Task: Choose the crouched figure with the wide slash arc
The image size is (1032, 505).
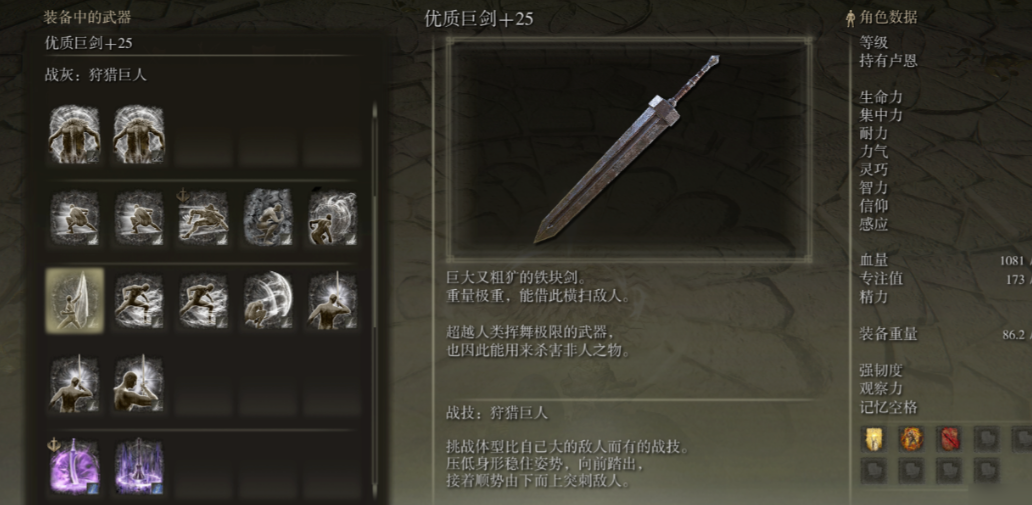Action: pyautogui.click(x=268, y=300)
